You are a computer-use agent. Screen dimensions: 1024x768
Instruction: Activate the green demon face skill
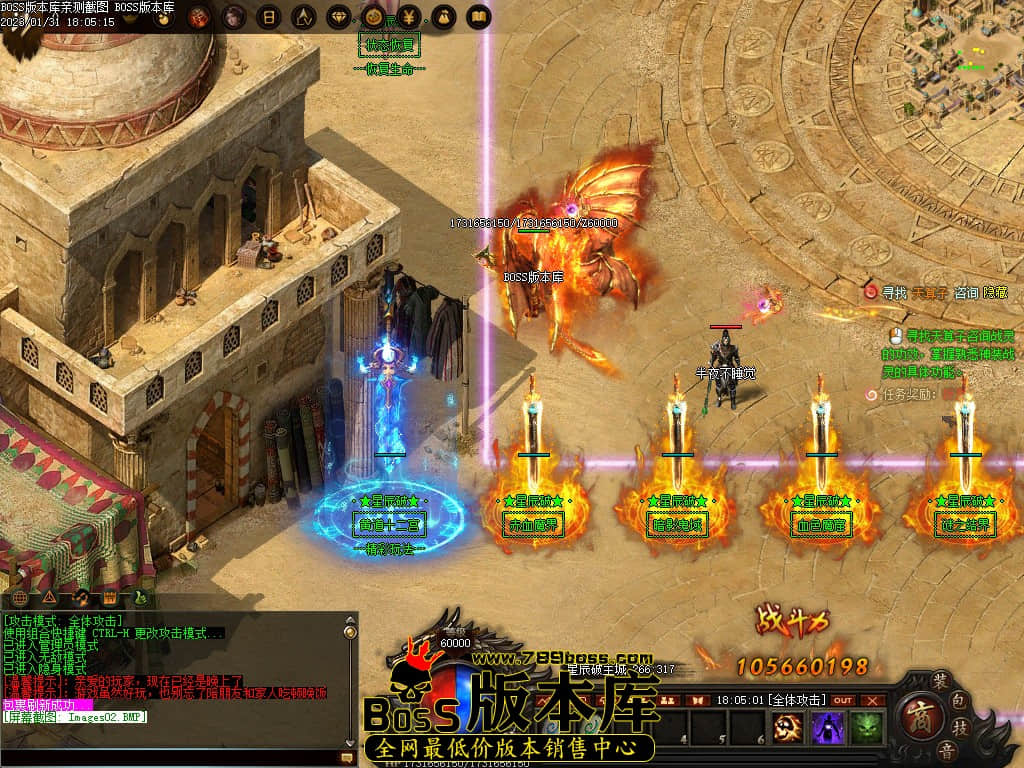868,728
